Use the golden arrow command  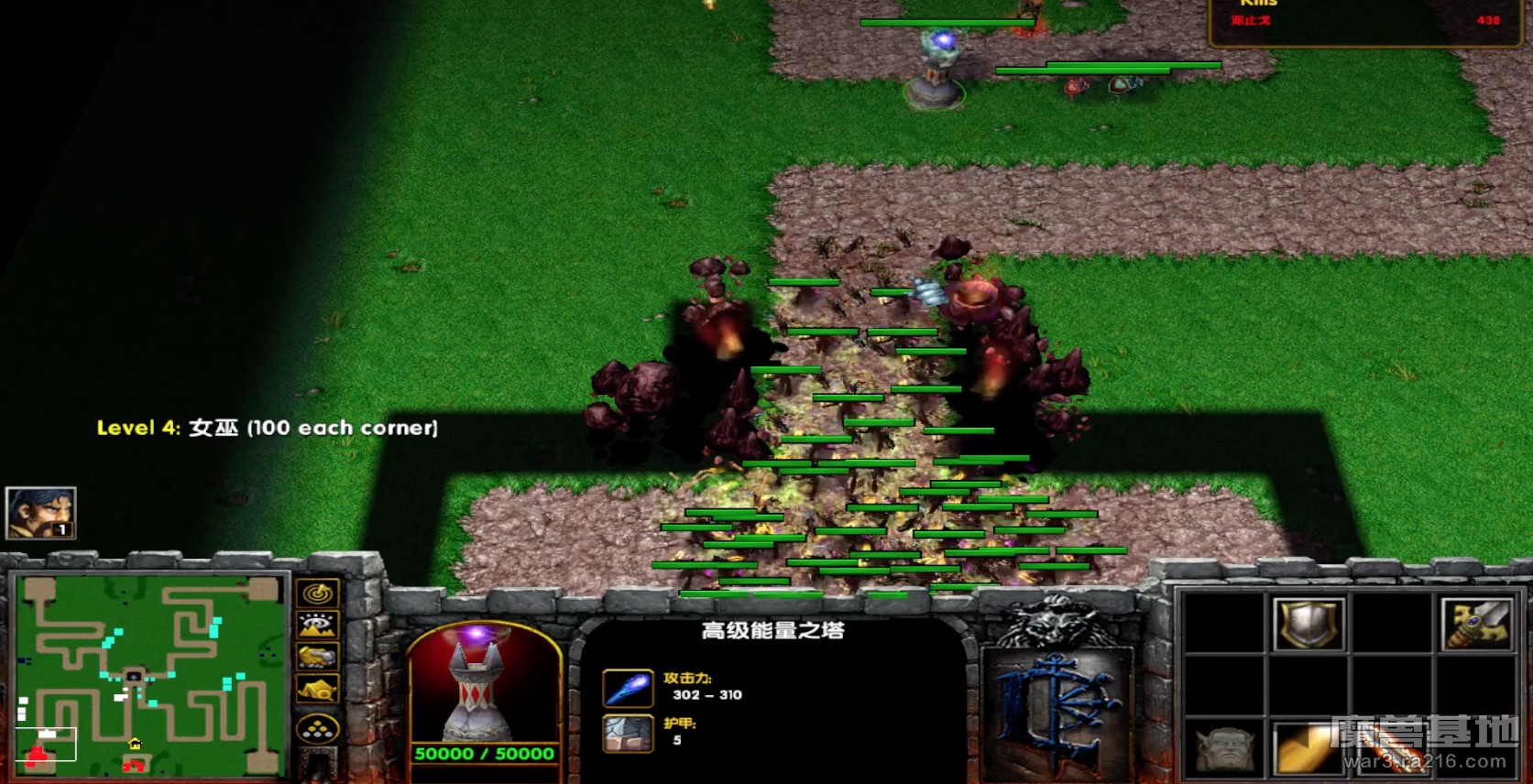1309,748
